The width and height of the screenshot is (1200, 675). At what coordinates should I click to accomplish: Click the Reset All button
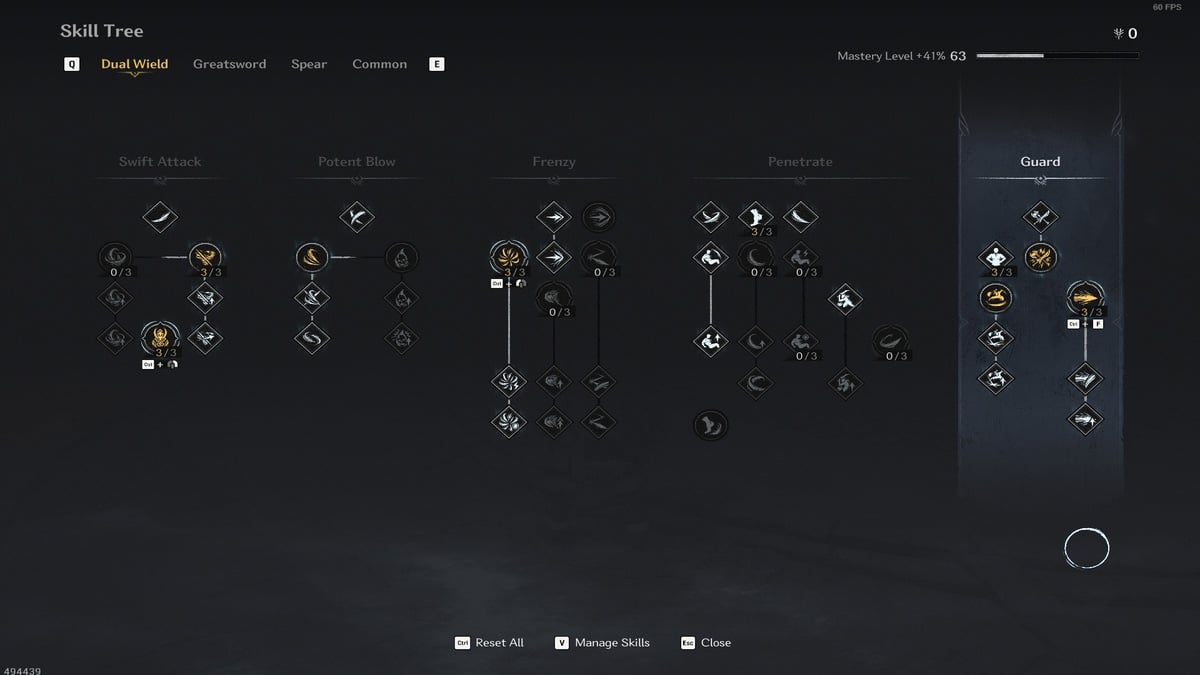point(490,642)
